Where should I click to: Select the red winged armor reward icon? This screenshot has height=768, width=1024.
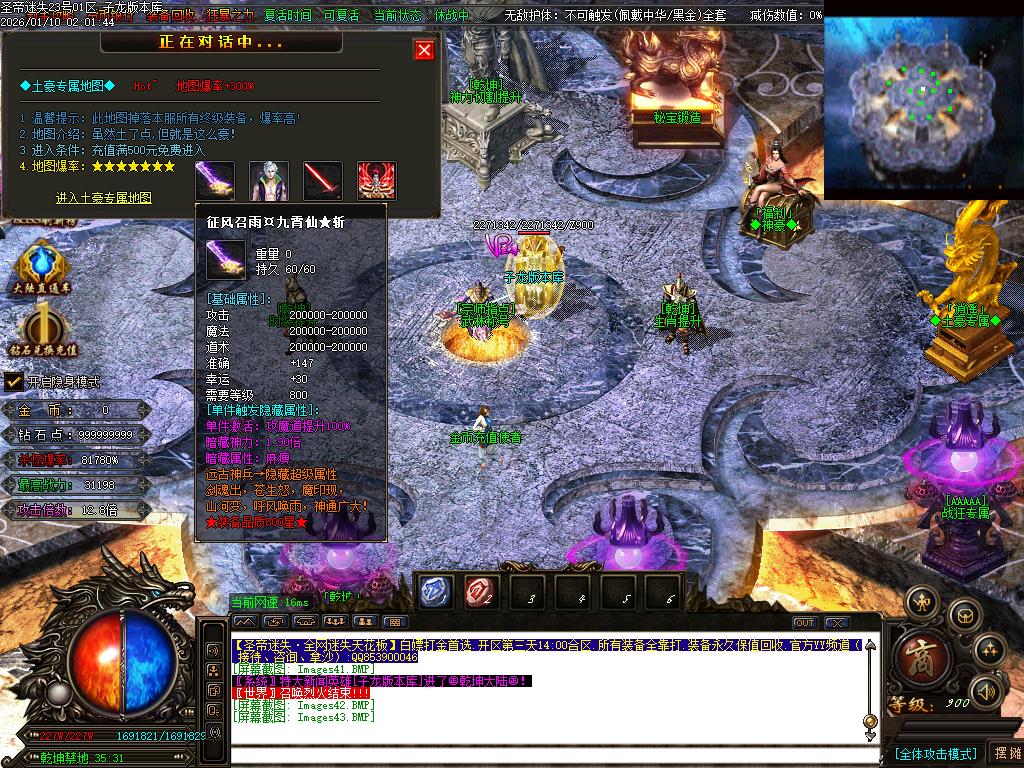(x=377, y=181)
